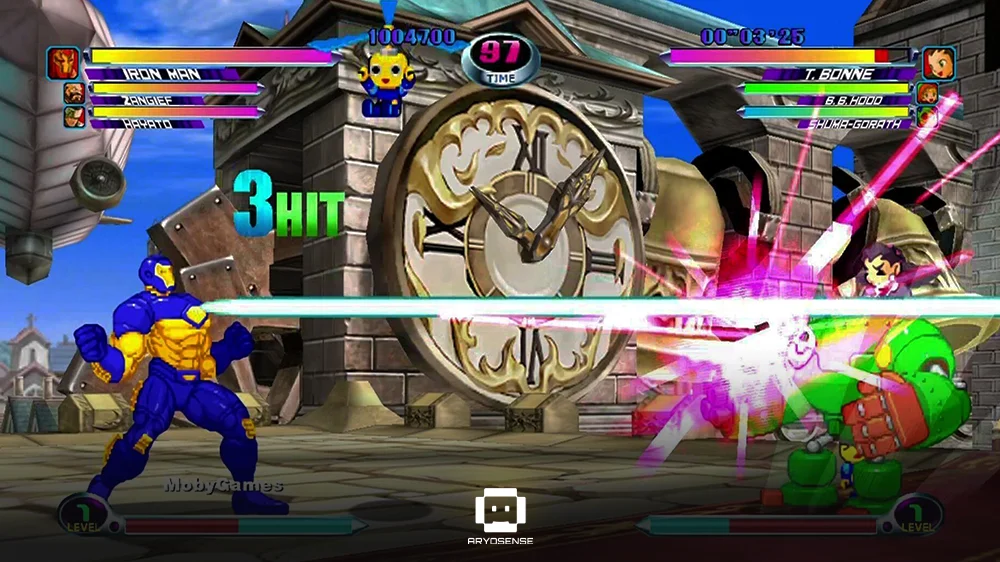Click the Aryosense robot logo overlay
The height and width of the screenshot is (562, 1000).
tap(501, 510)
